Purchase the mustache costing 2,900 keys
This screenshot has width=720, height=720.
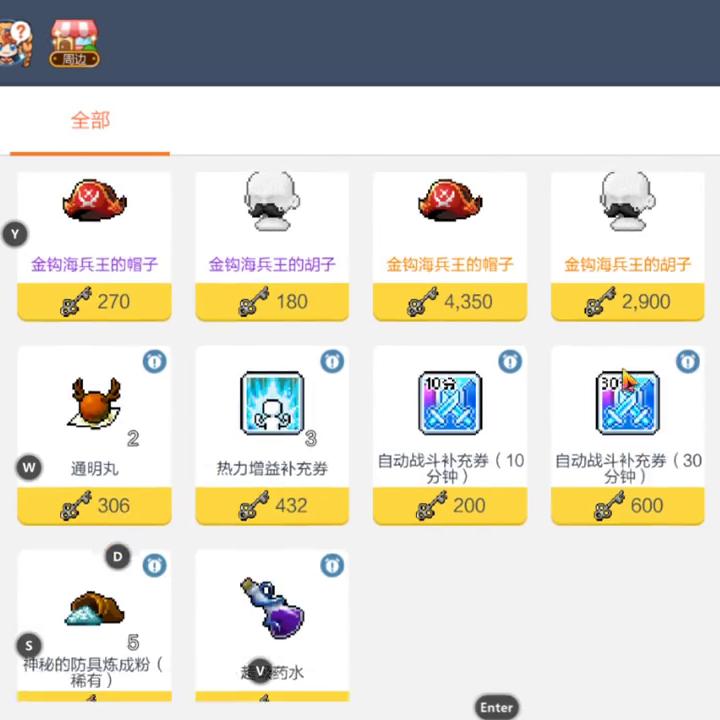(628, 301)
